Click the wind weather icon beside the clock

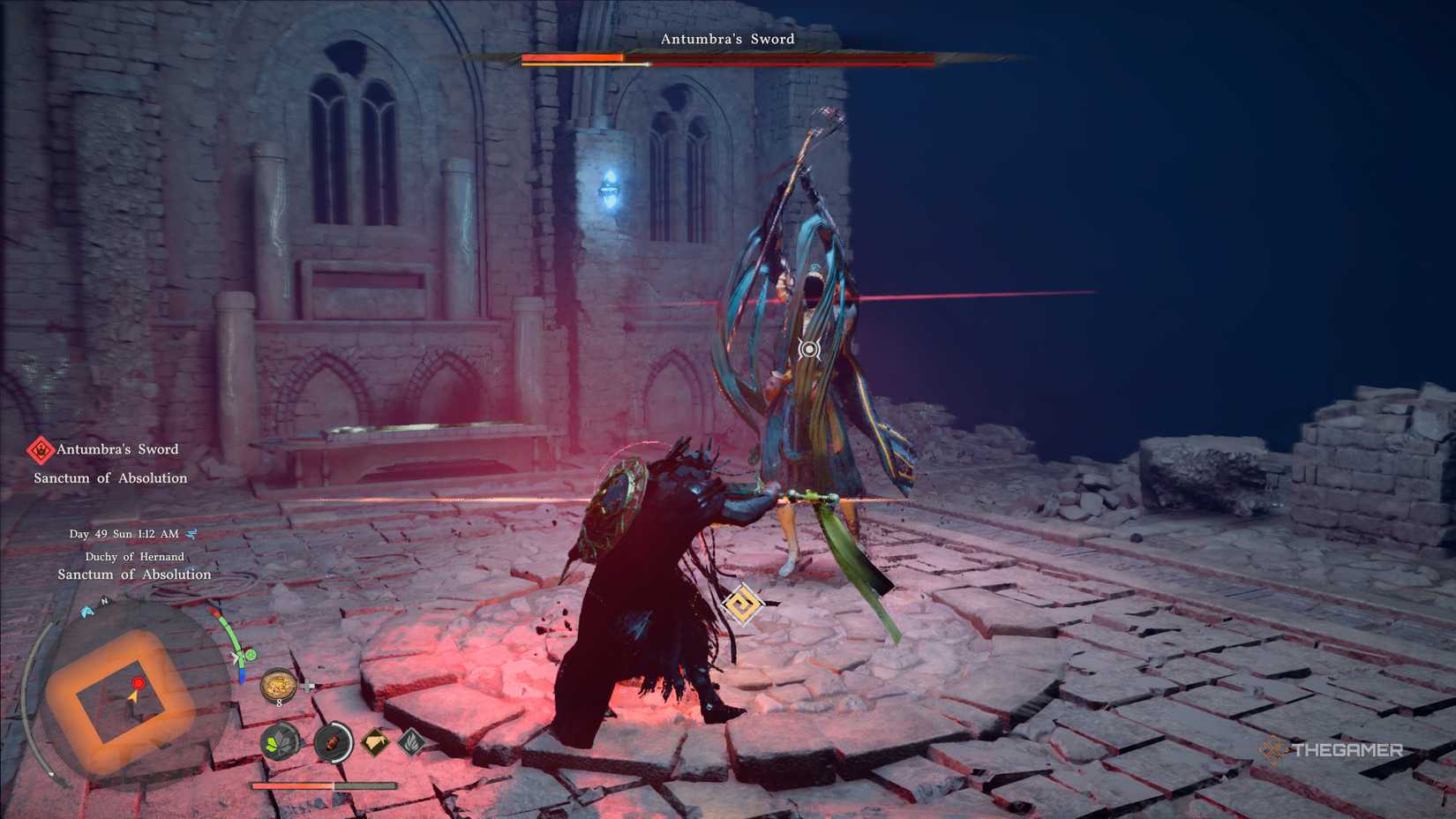(x=191, y=535)
